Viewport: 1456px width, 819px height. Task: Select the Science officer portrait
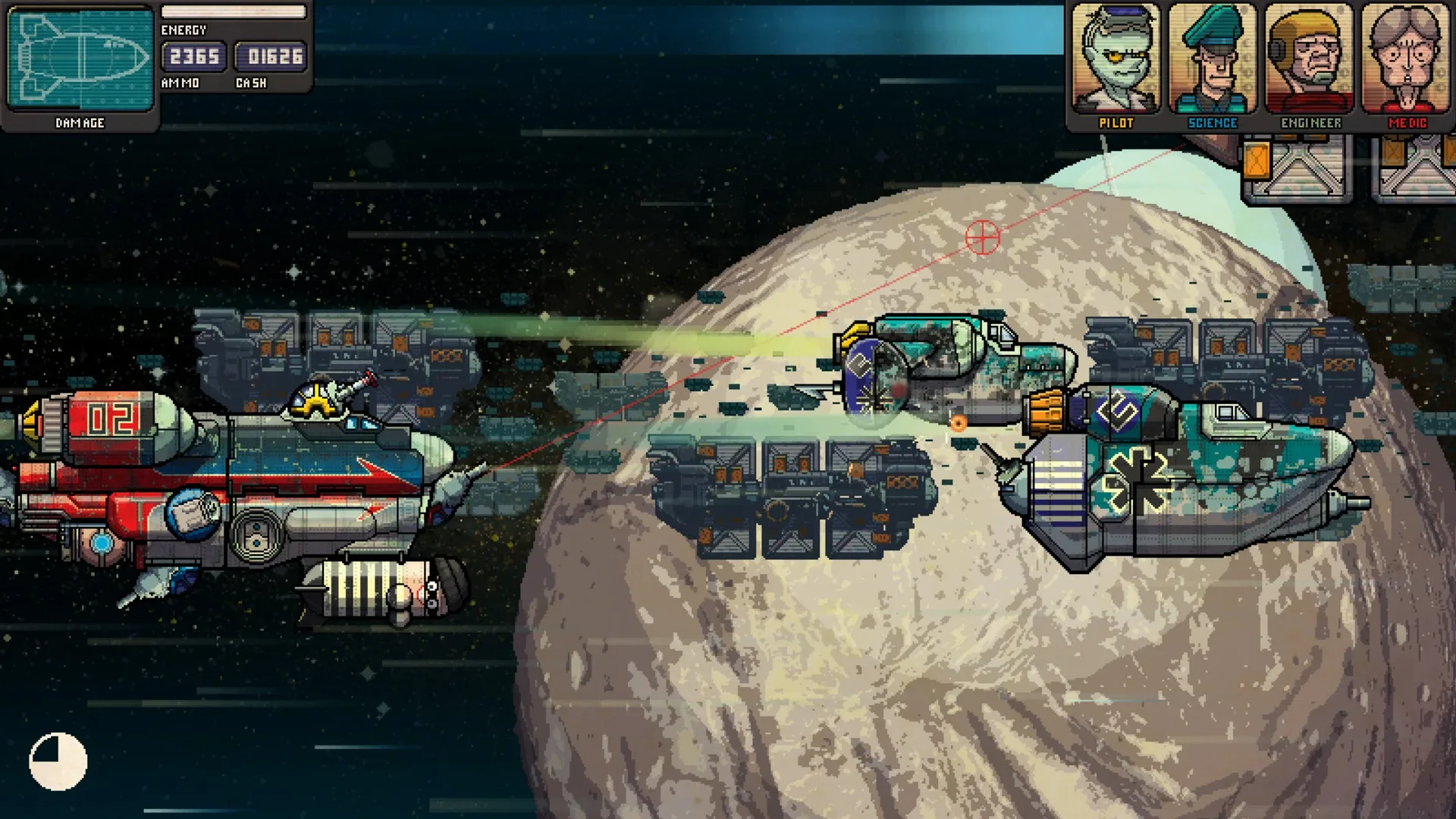click(1212, 59)
